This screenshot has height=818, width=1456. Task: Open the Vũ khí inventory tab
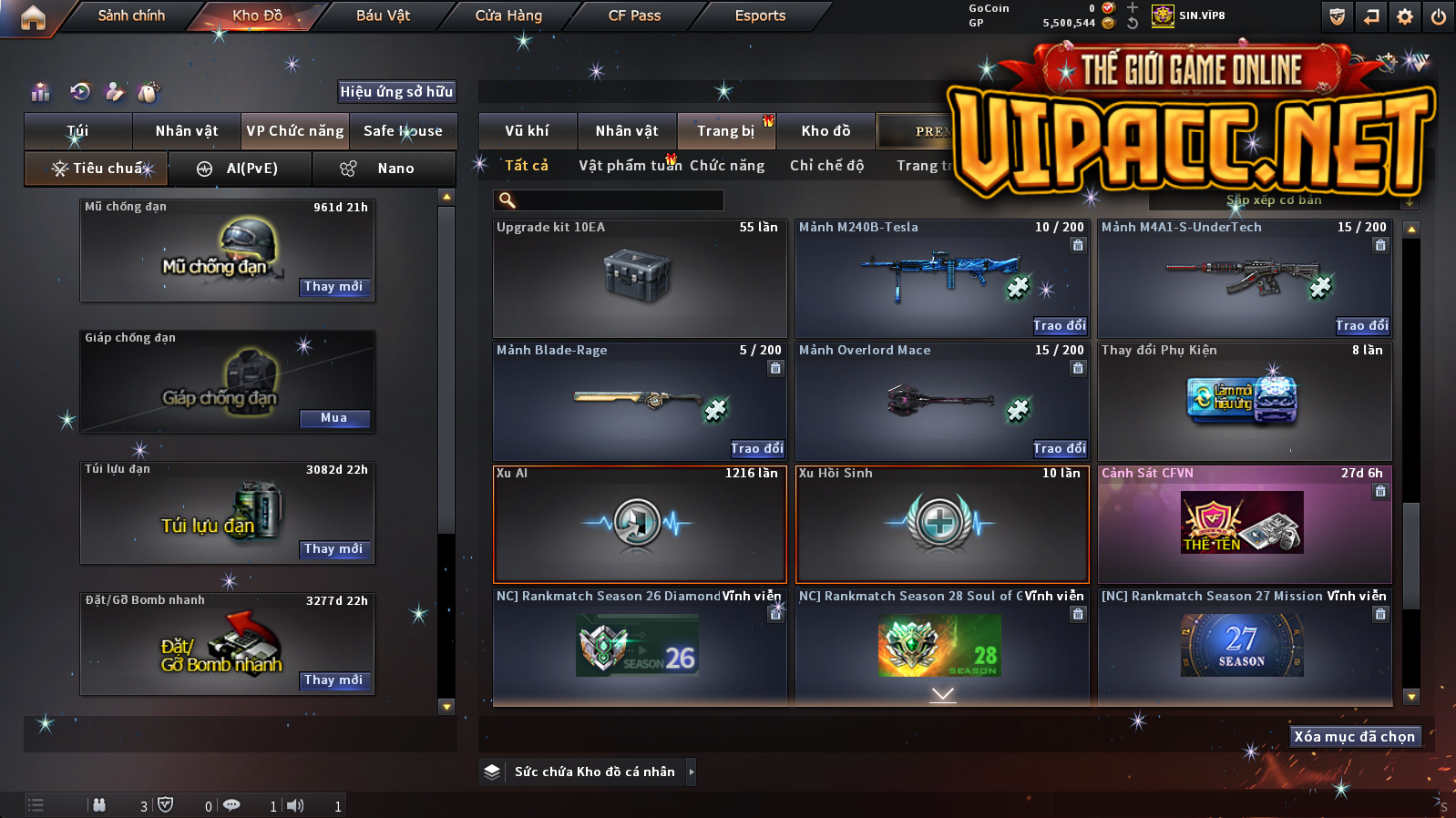(527, 130)
